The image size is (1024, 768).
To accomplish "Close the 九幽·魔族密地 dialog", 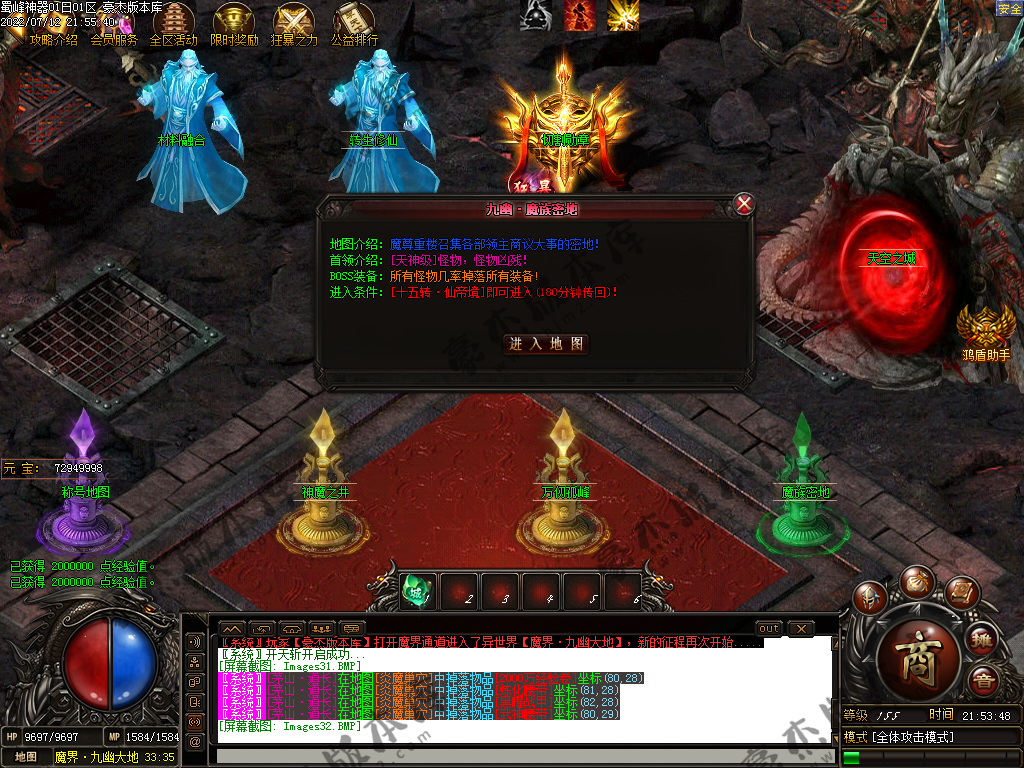I will 744,204.
